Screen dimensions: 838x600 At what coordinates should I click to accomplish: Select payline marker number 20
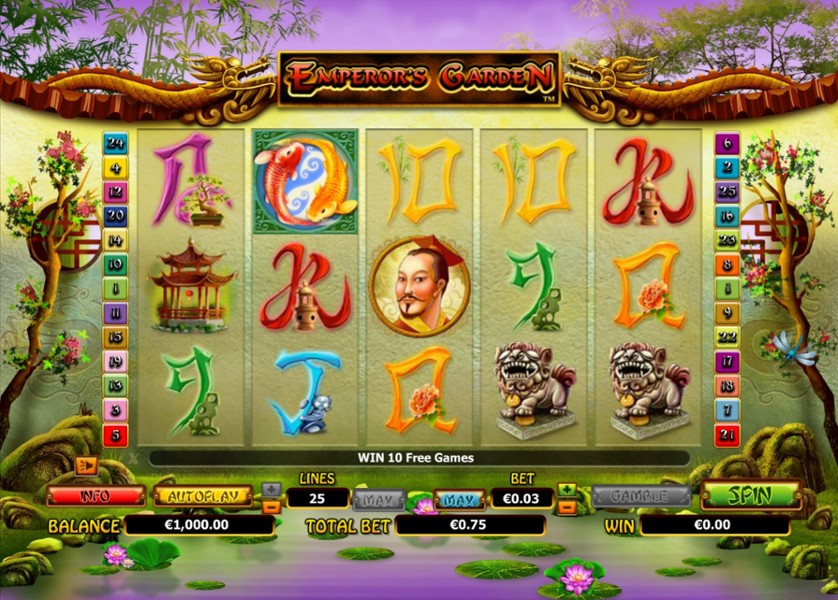tap(115, 216)
